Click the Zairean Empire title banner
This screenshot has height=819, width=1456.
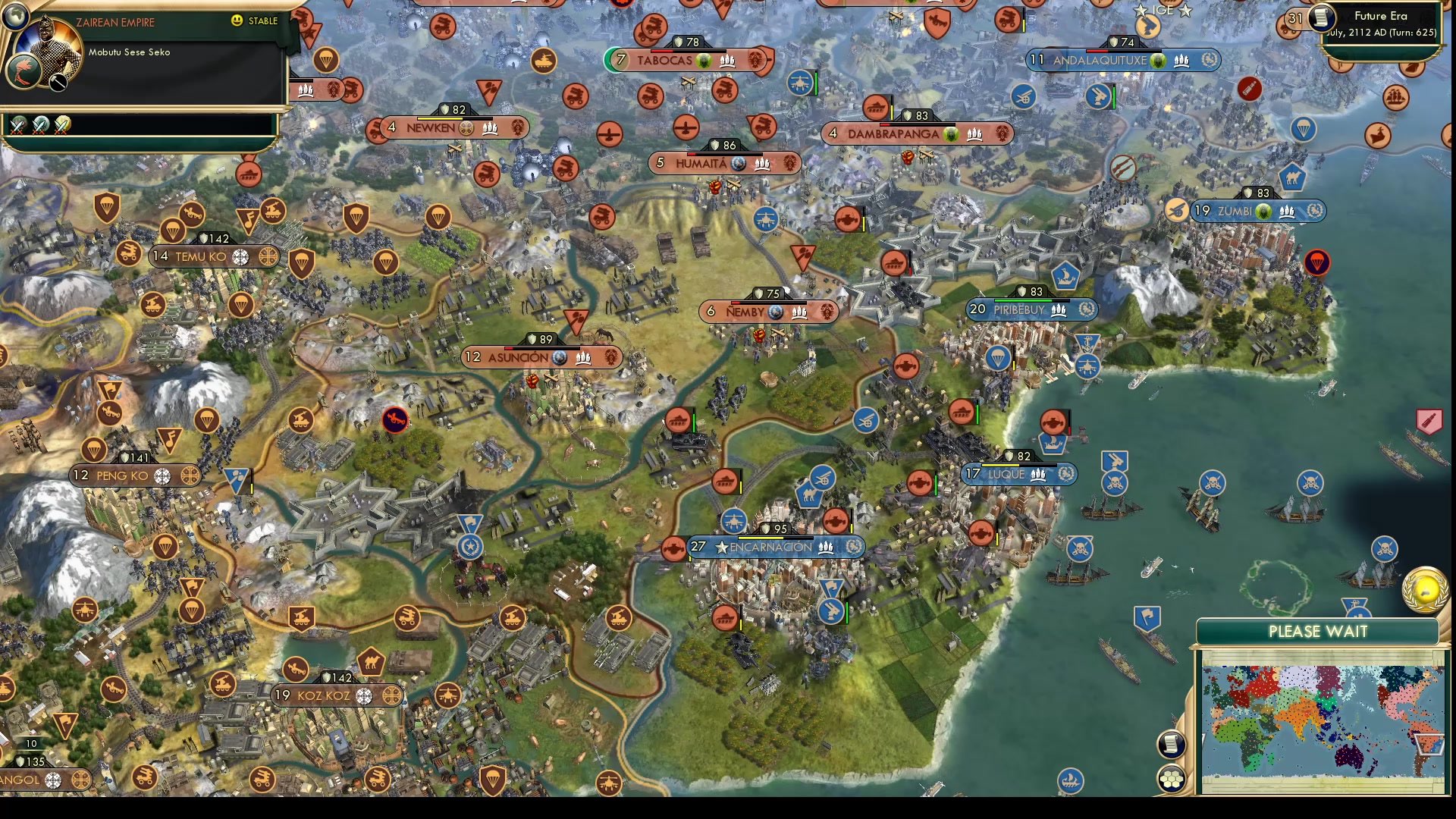pyautogui.click(x=115, y=22)
